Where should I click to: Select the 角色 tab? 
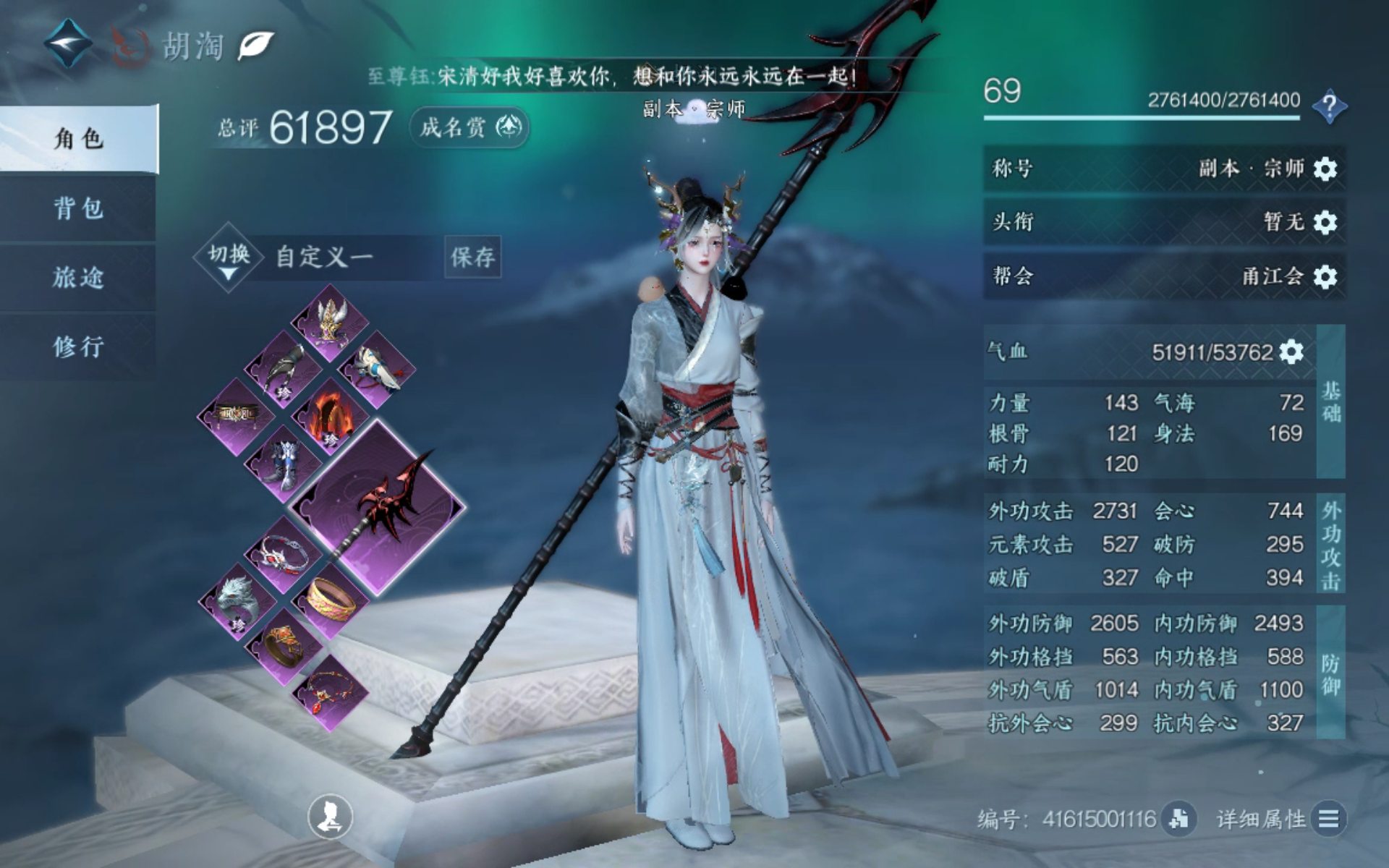78,138
